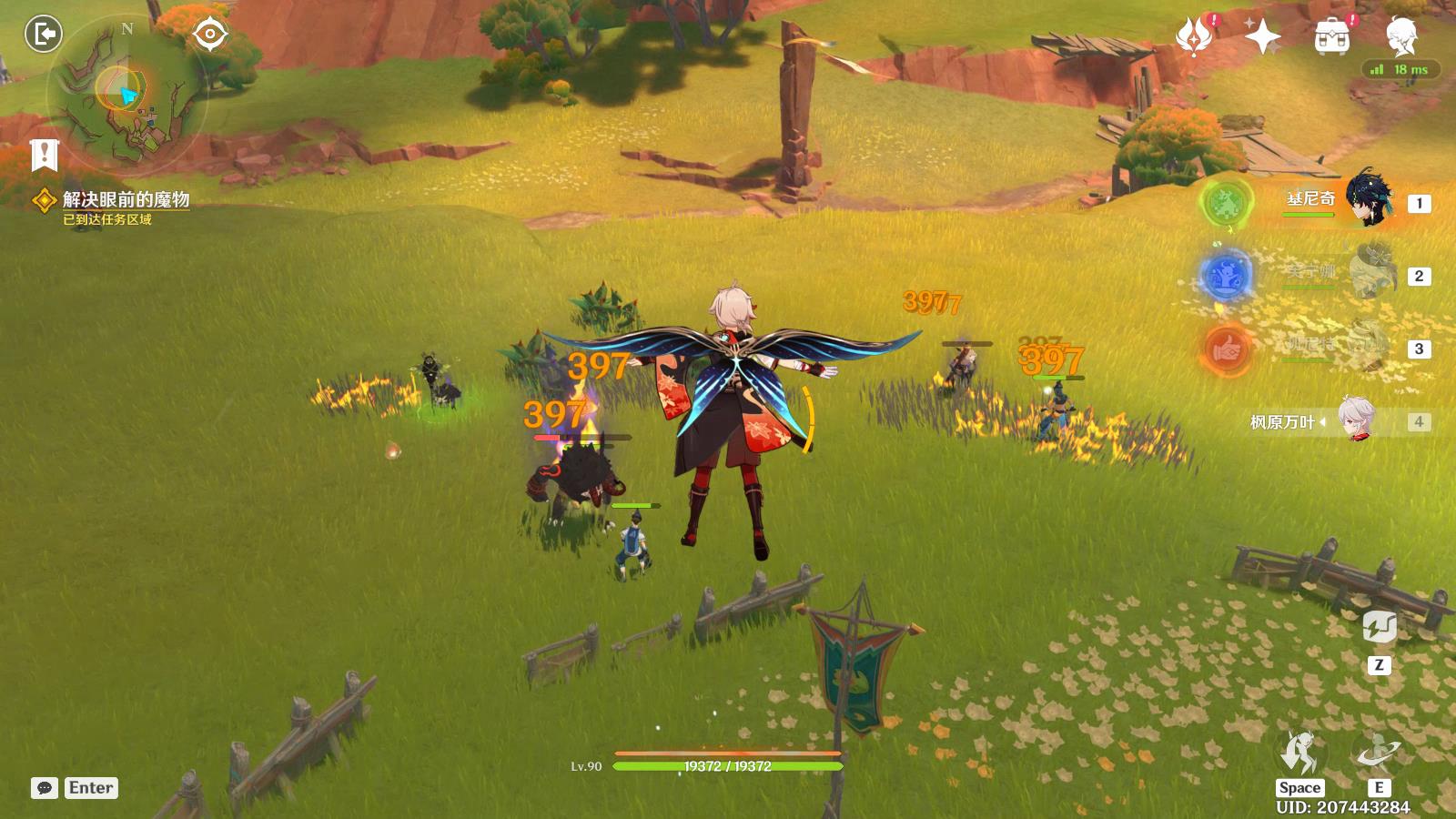Activate the blue hydro elemental burst icon
Image resolution: width=1456 pixels, height=819 pixels.
(1226, 275)
